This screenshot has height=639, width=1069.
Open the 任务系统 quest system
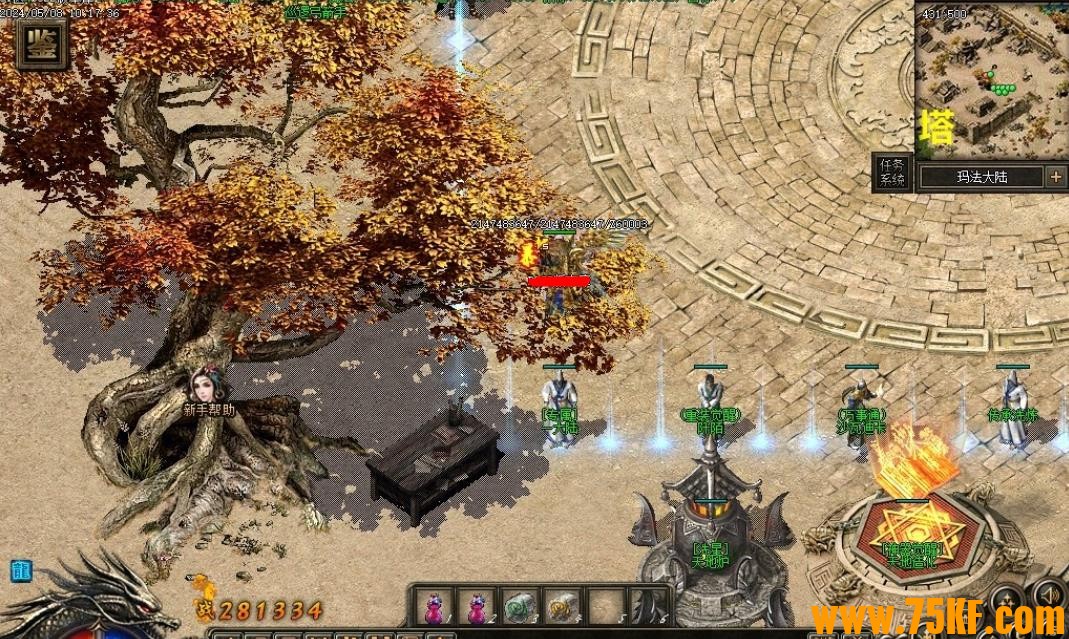coord(891,173)
